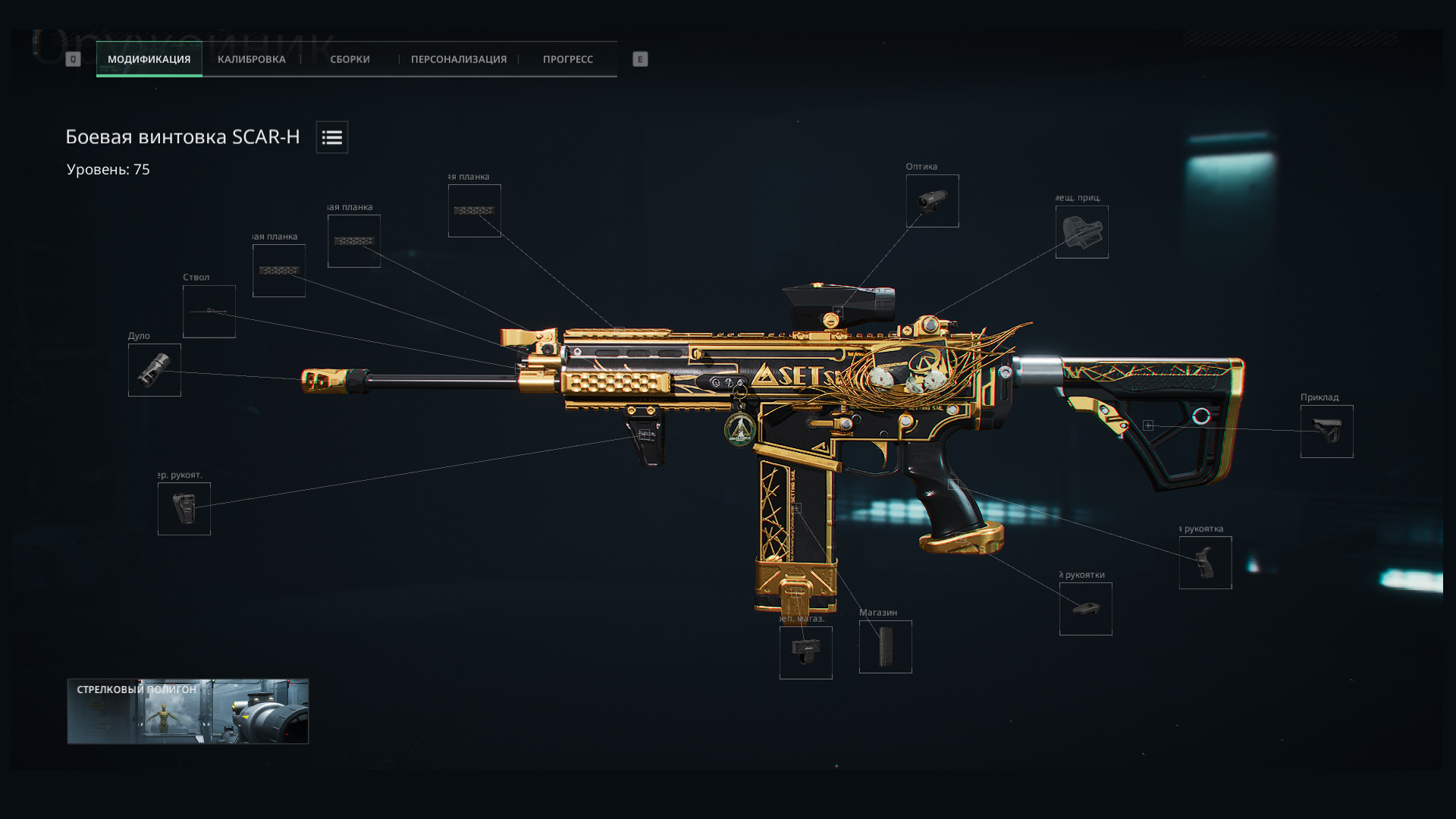
Task: Open the Оптика scope slot
Action: pos(932,201)
